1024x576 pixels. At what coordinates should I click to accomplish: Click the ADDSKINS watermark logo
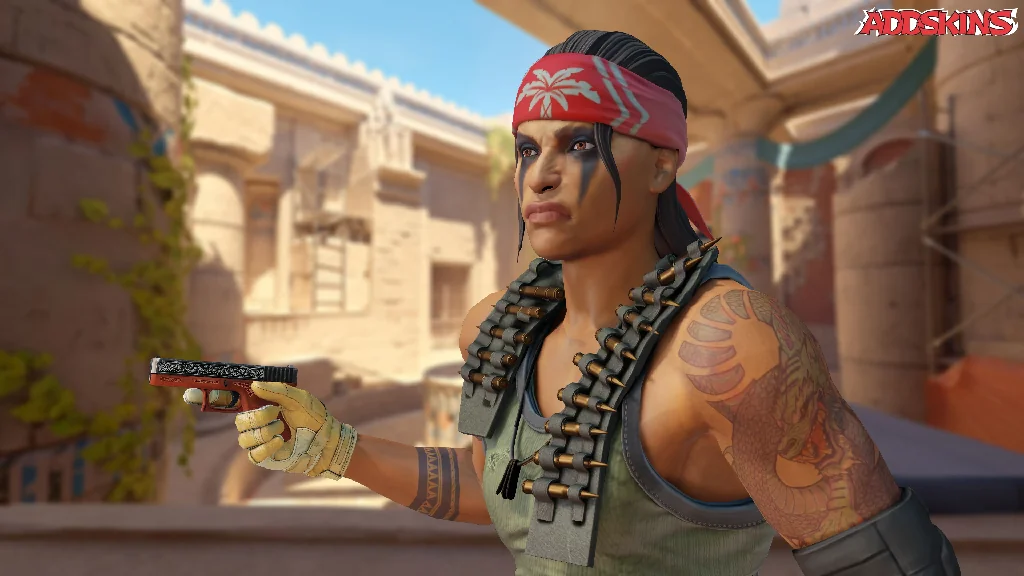coord(936,22)
